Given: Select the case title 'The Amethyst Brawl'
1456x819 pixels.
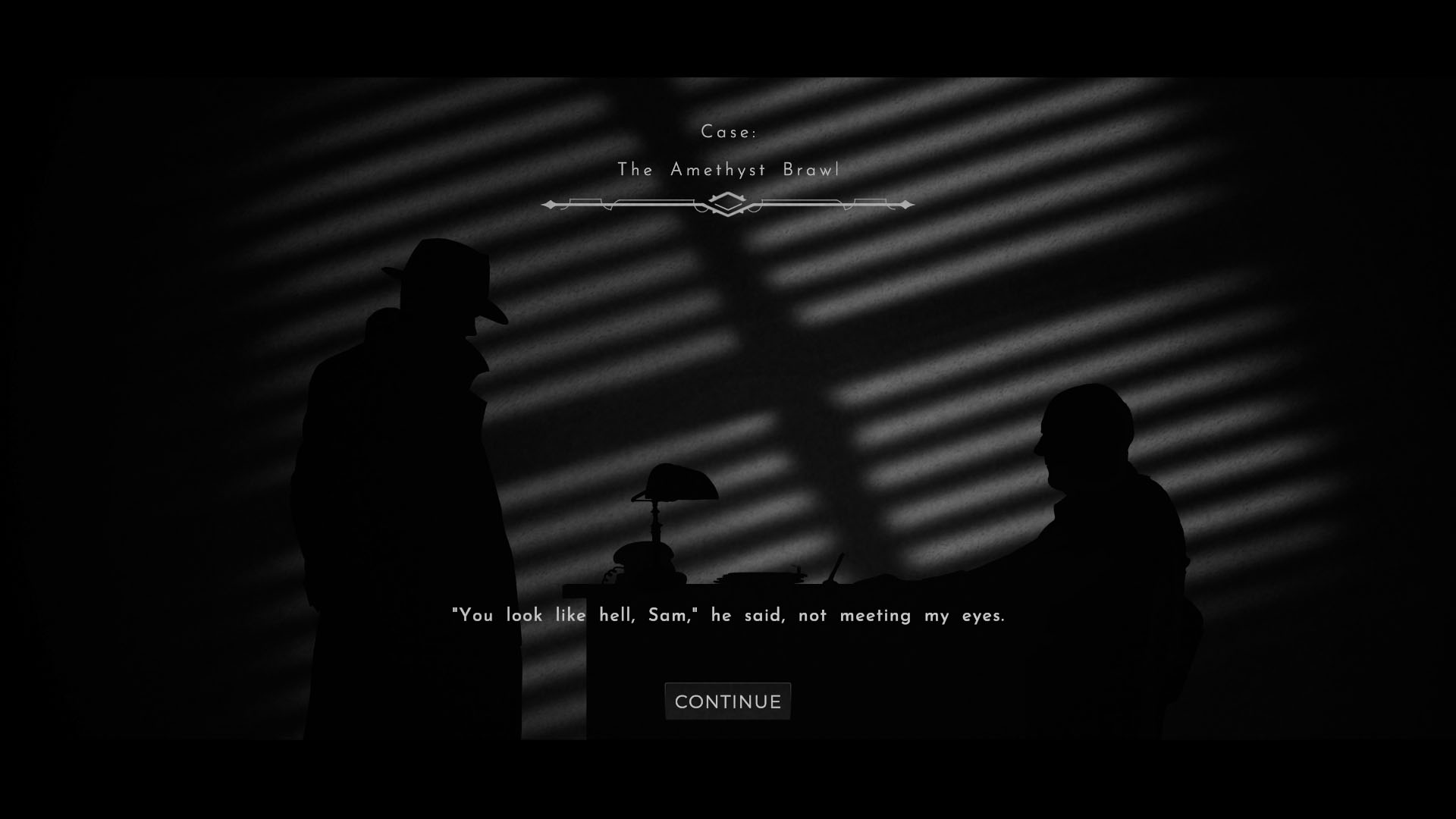Looking at the screenshot, I should coord(728,171).
